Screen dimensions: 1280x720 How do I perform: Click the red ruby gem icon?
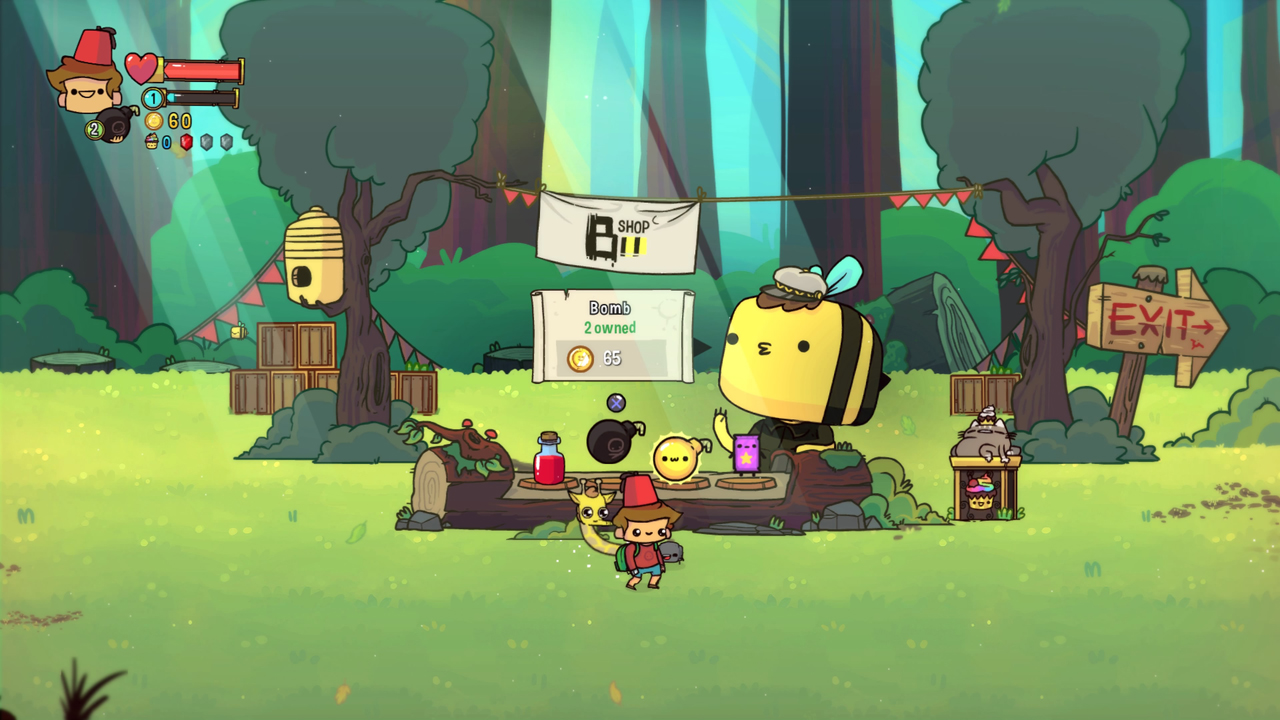coord(186,142)
